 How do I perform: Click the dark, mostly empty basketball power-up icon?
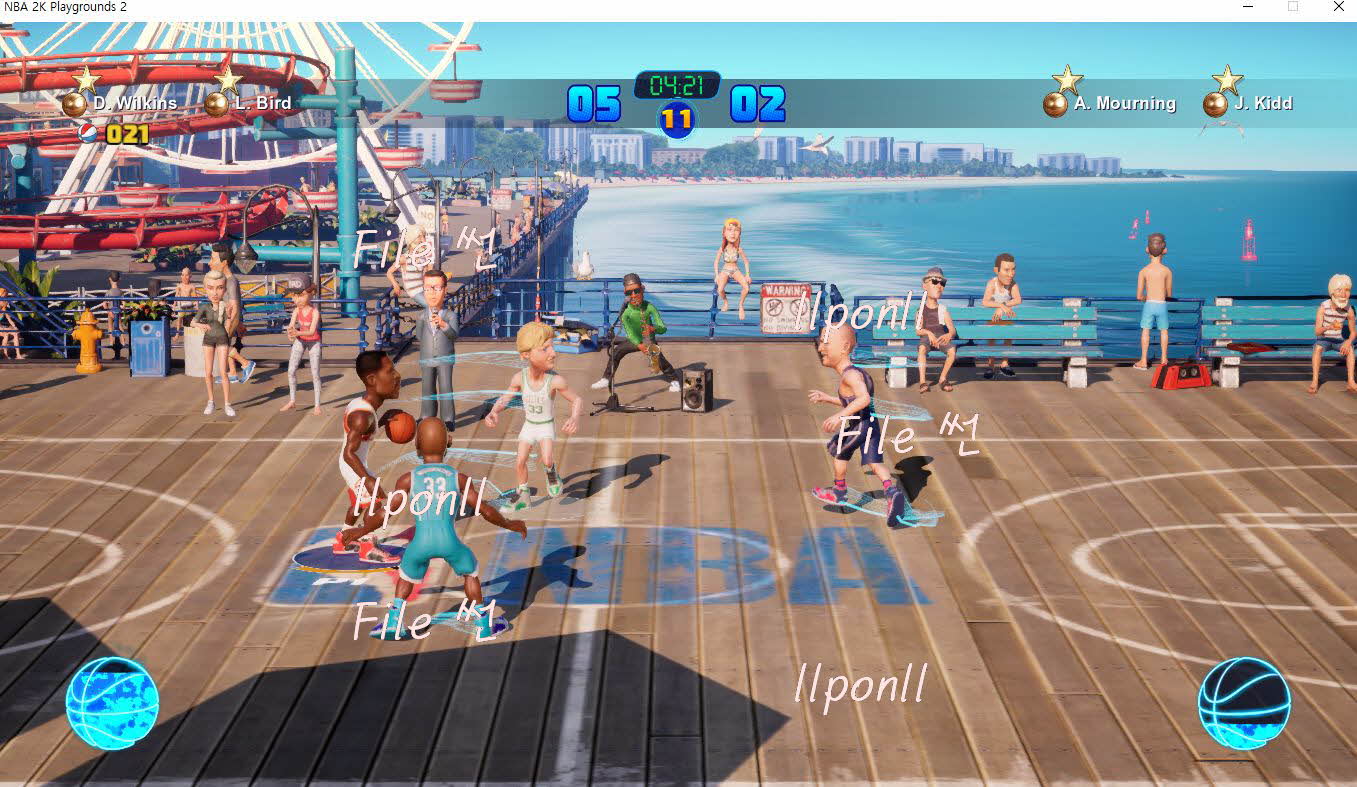pyautogui.click(x=1244, y=702)
